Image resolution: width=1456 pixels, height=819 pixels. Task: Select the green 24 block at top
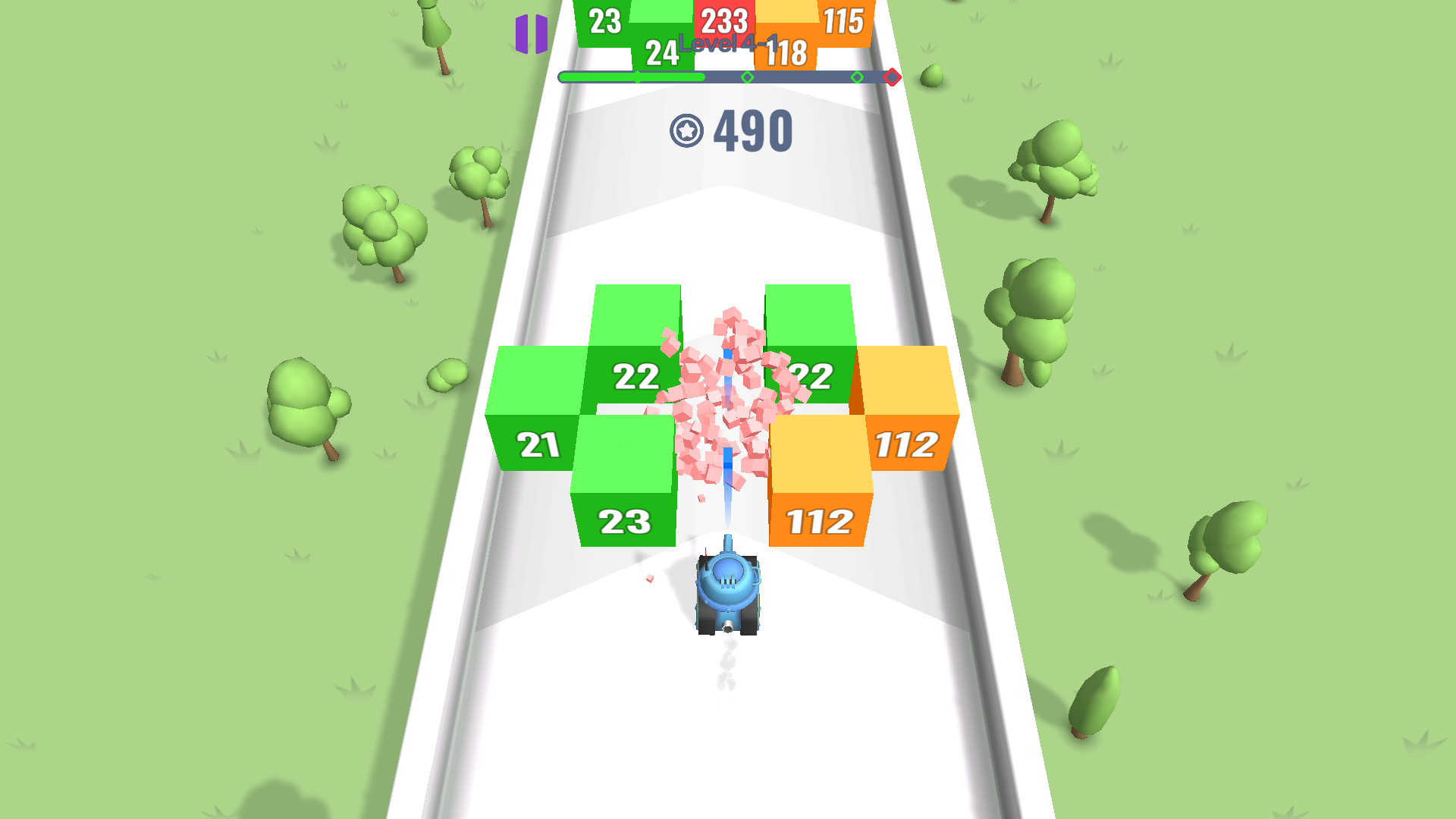[660, 53]
